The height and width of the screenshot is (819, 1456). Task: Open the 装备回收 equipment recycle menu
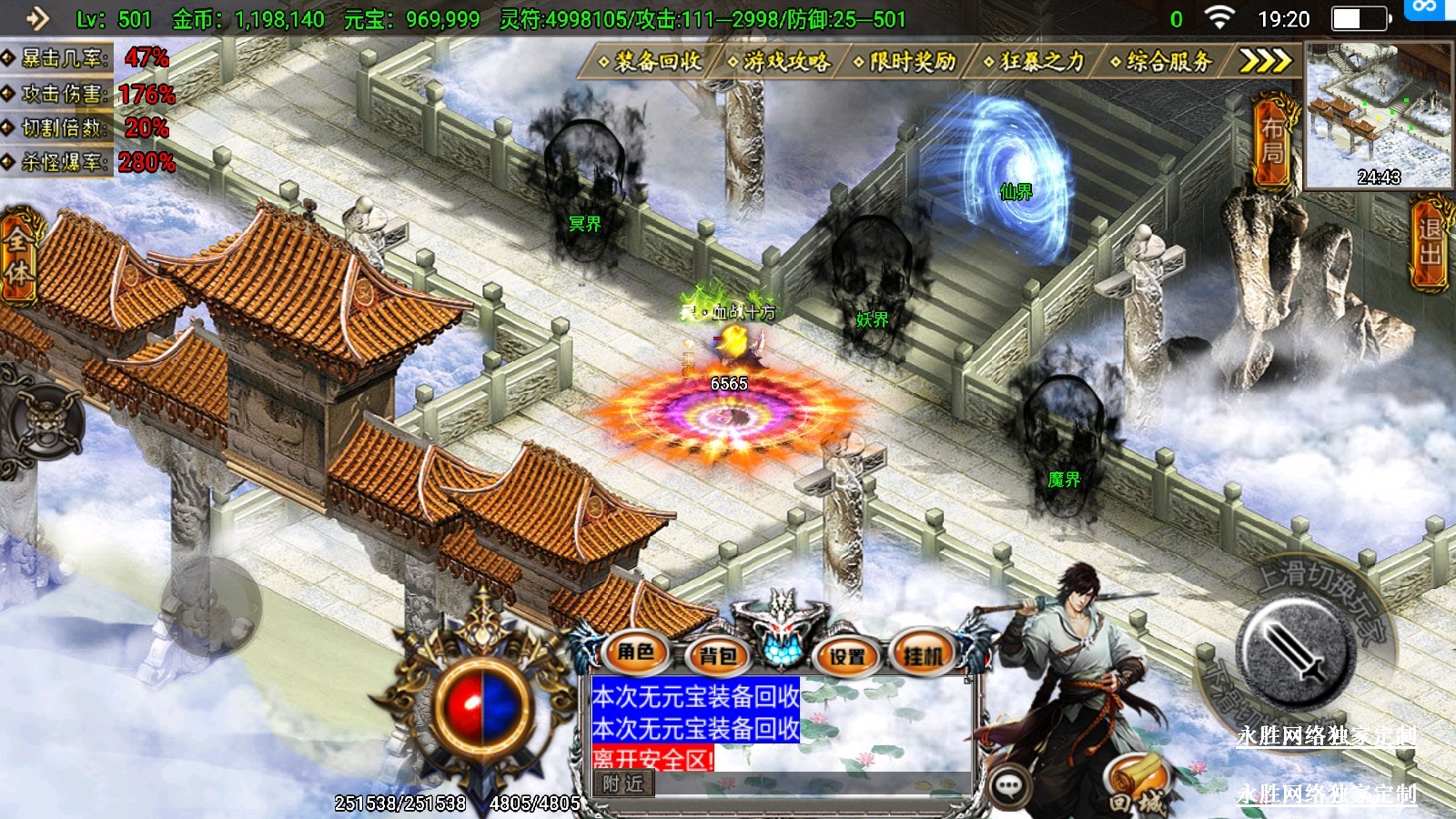(x=650, y=61)
